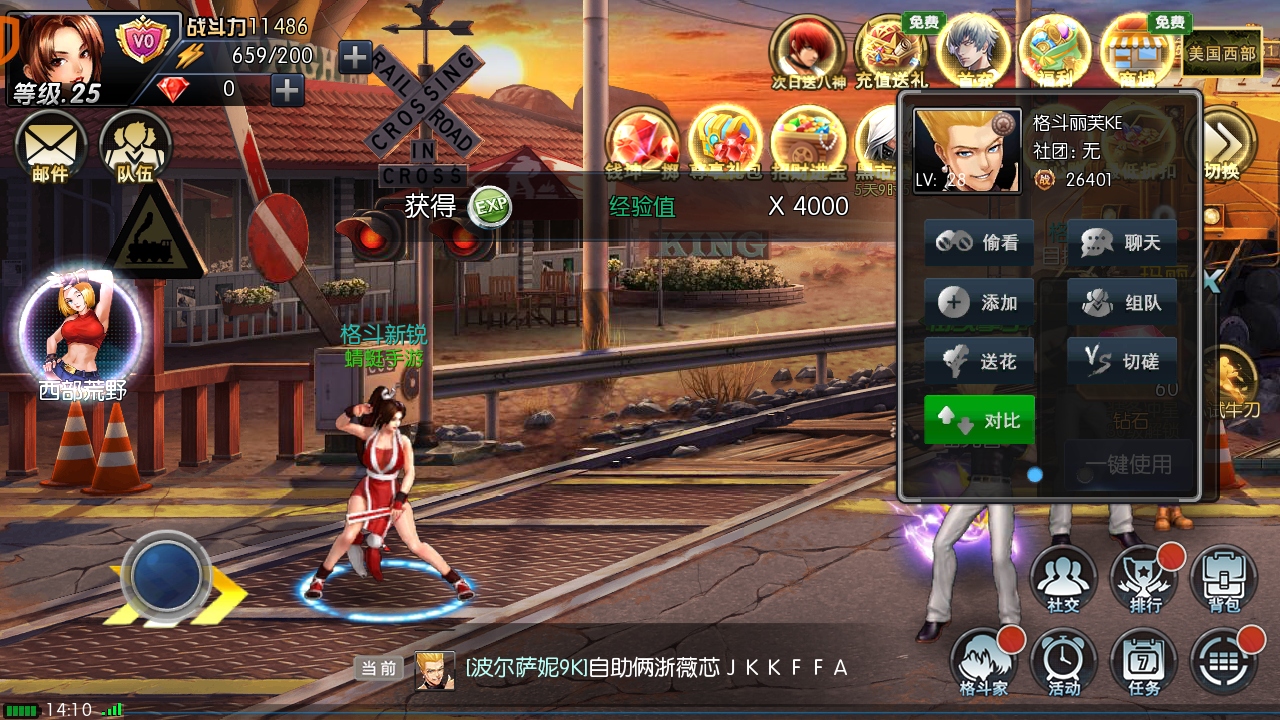Expand the grid menu in bottom-right corner

(1223, 662)
